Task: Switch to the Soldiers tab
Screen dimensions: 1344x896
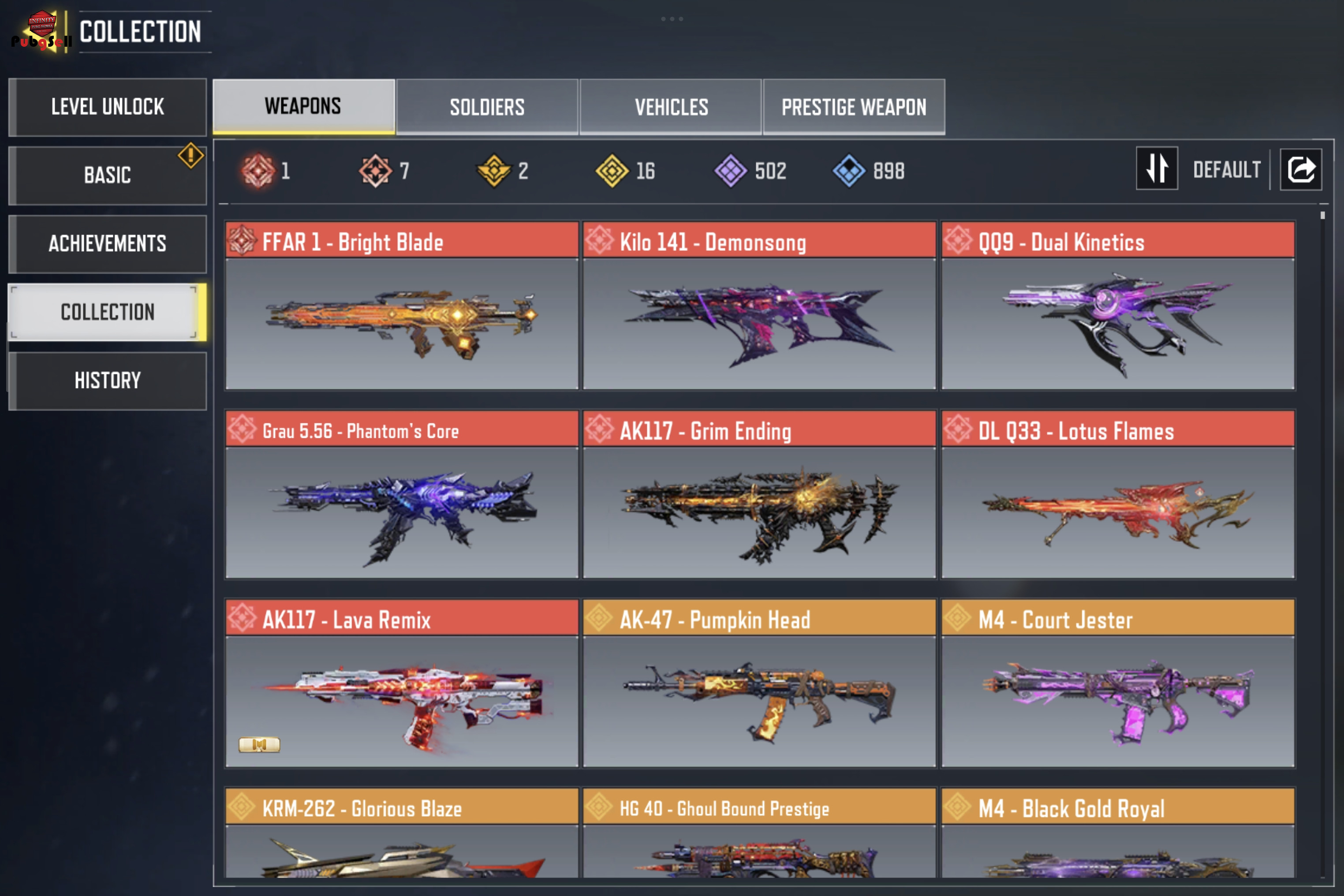Action: tap(487, 107)
